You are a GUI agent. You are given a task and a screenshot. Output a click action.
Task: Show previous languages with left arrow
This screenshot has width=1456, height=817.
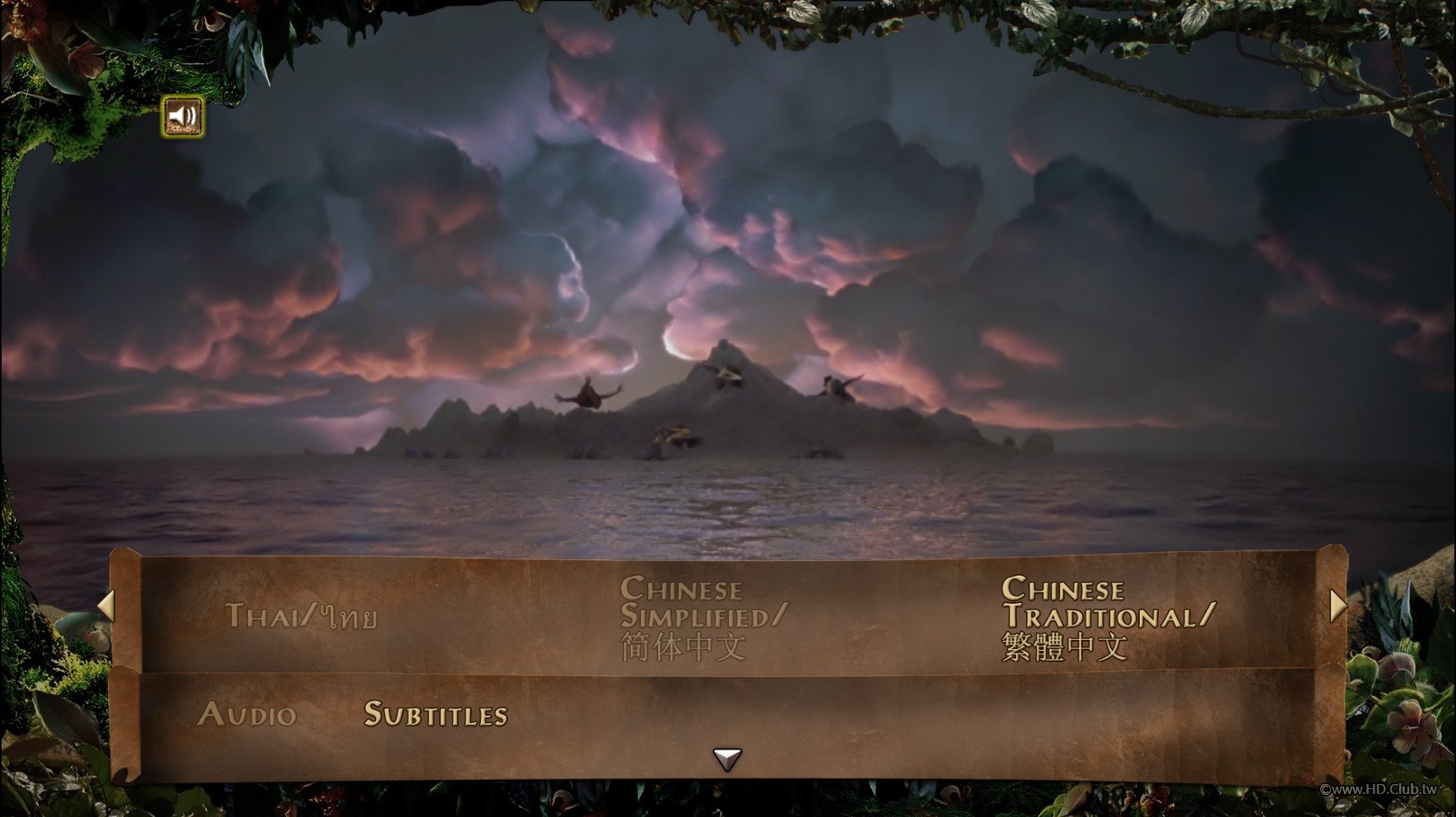click(x=105, y=605)
